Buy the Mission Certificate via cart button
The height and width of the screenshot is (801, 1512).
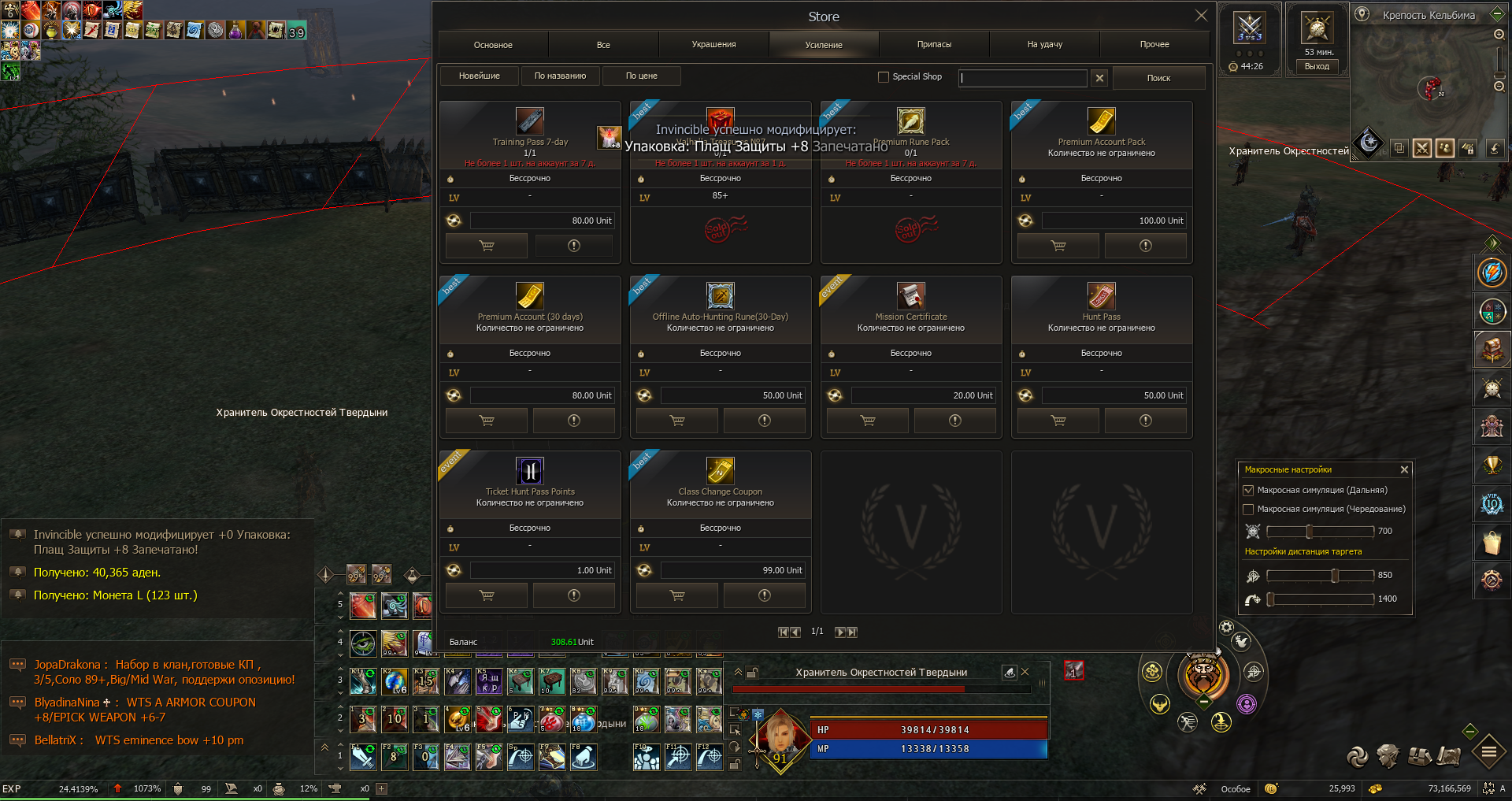pyautogui.click(x=868, y=421)
